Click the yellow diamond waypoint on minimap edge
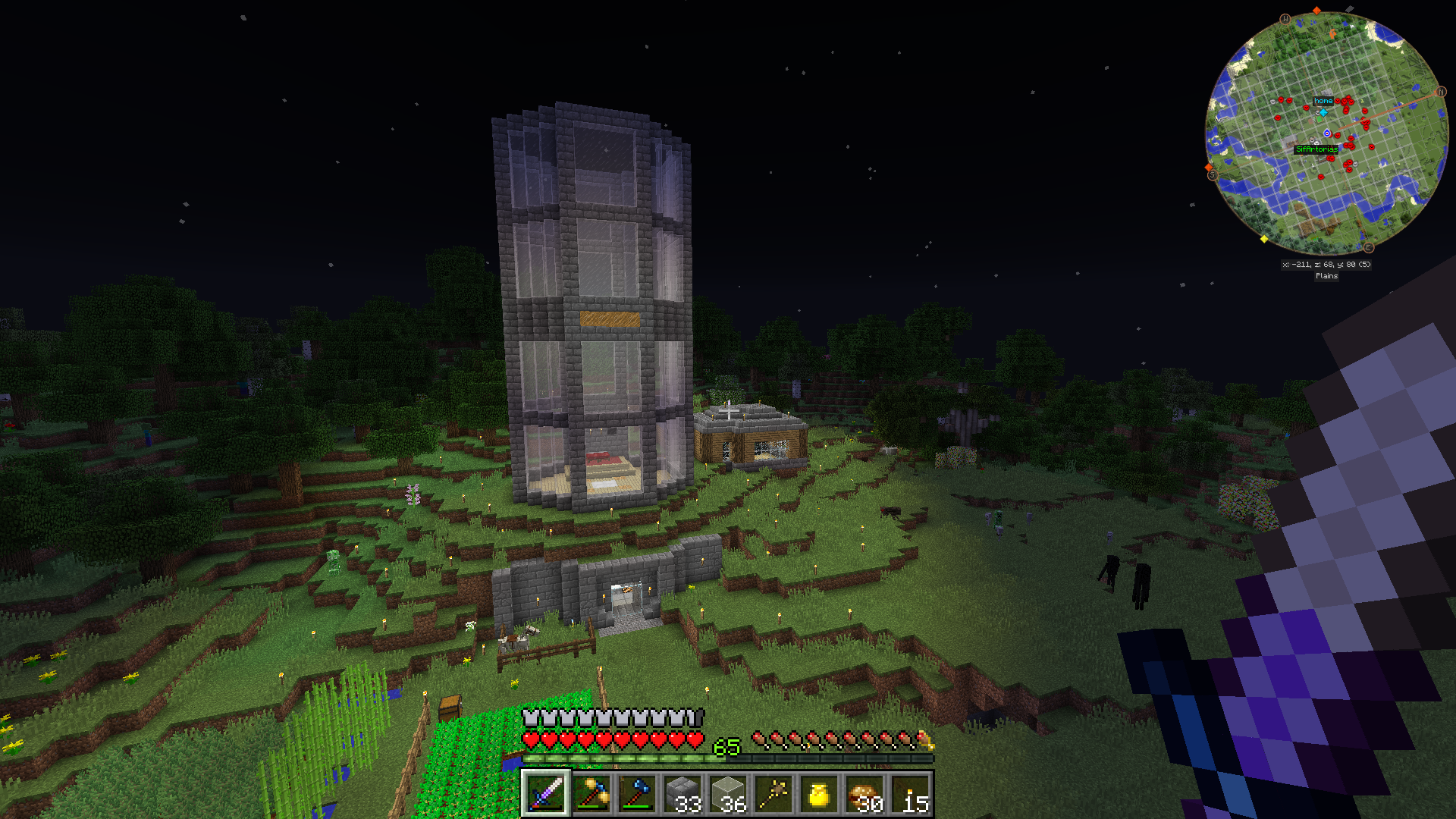 (x=1264, y=240)
